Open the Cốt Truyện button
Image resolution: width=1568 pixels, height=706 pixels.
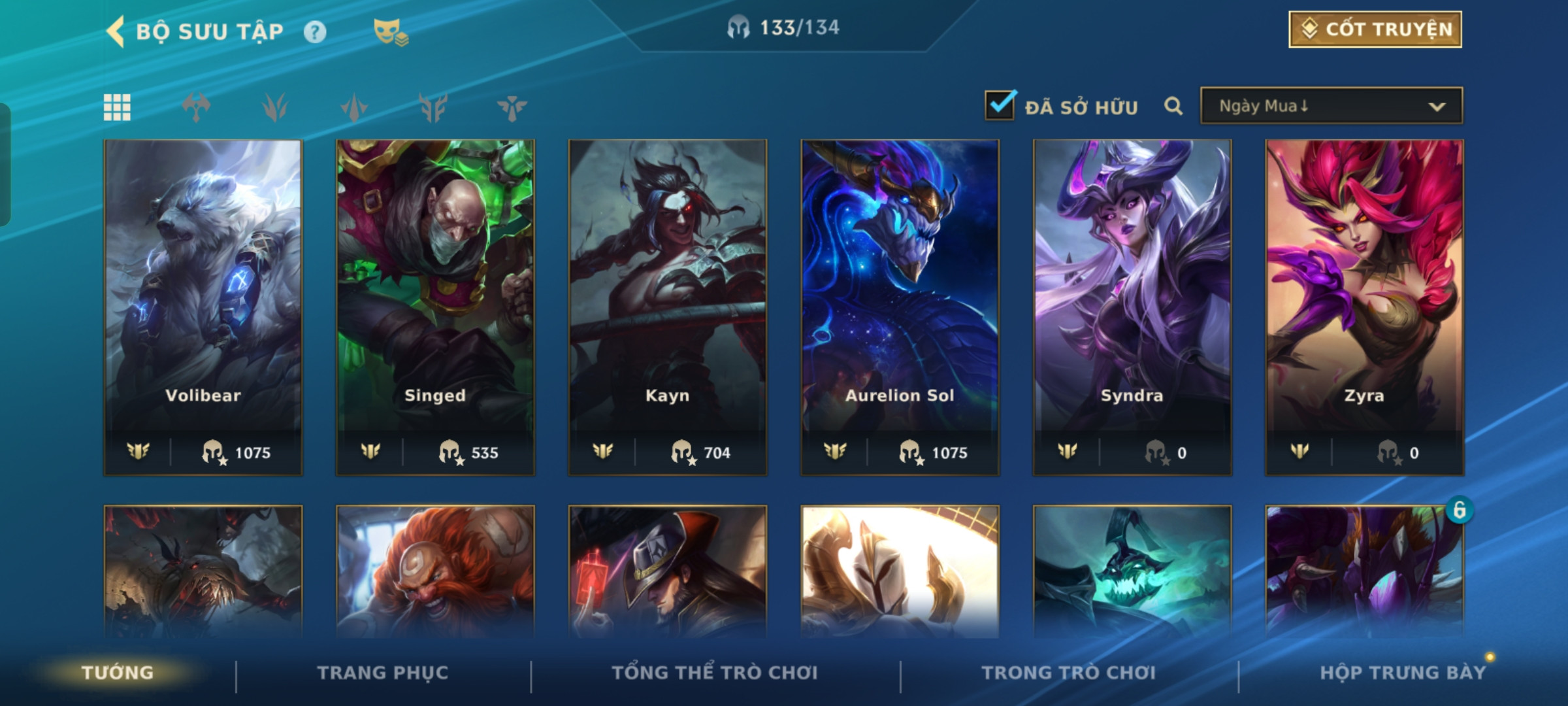(x=1375, y=29)
